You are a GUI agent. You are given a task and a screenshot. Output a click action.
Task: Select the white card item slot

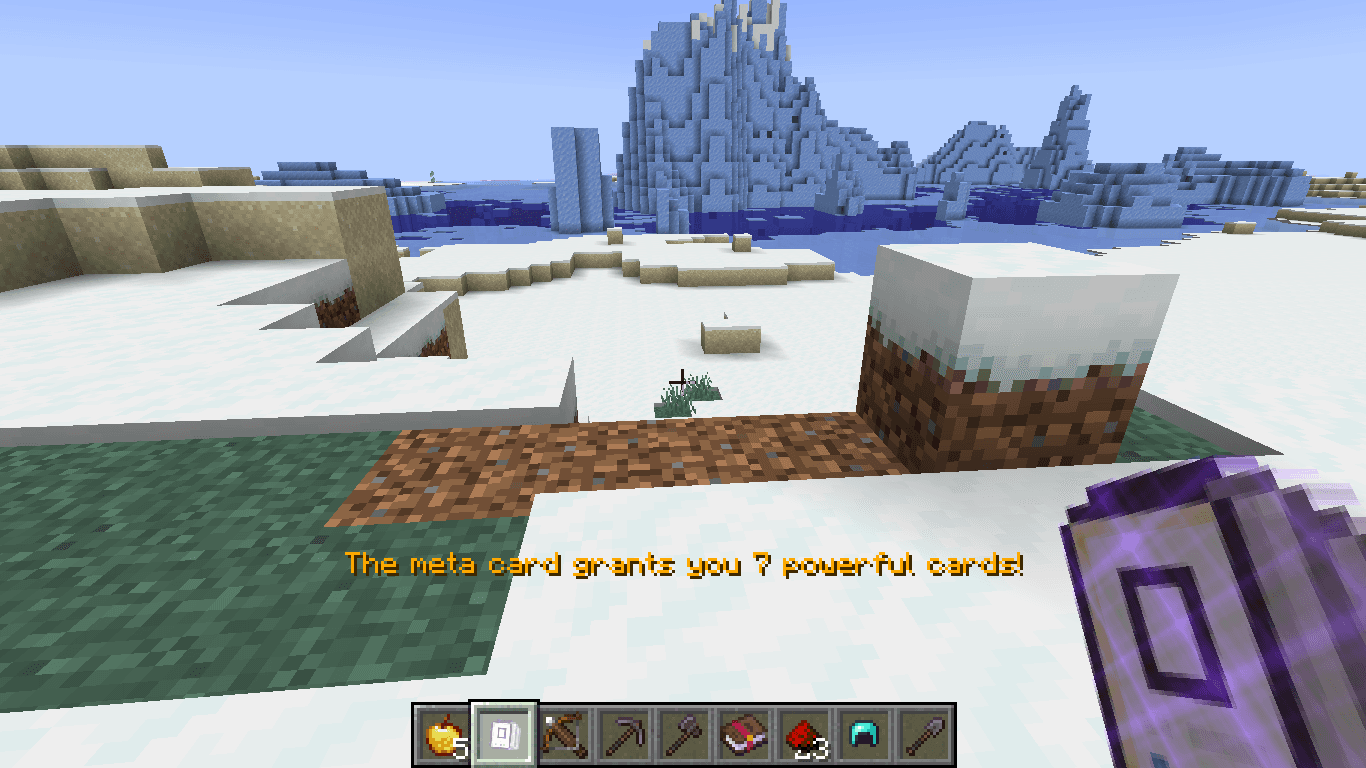click(x=504, y=737)
